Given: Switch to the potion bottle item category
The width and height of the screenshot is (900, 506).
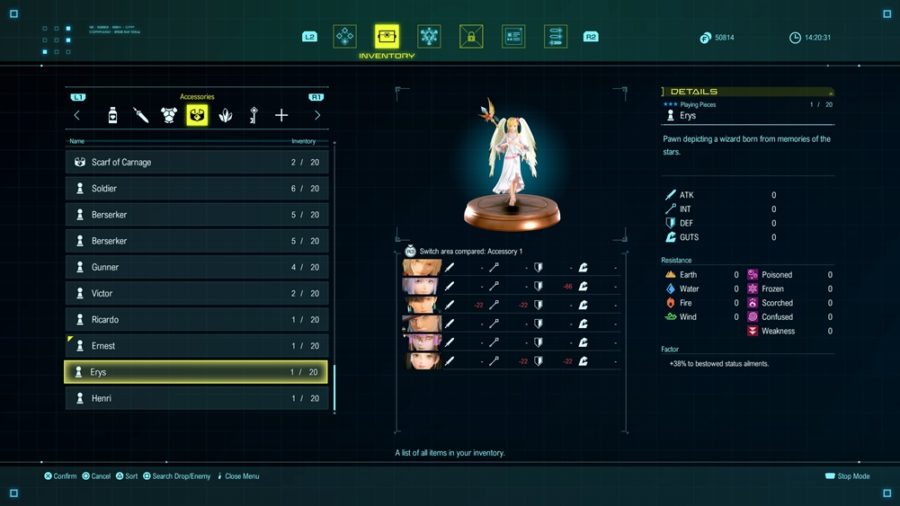Looking at the screenshot, I should pos(112,115).
